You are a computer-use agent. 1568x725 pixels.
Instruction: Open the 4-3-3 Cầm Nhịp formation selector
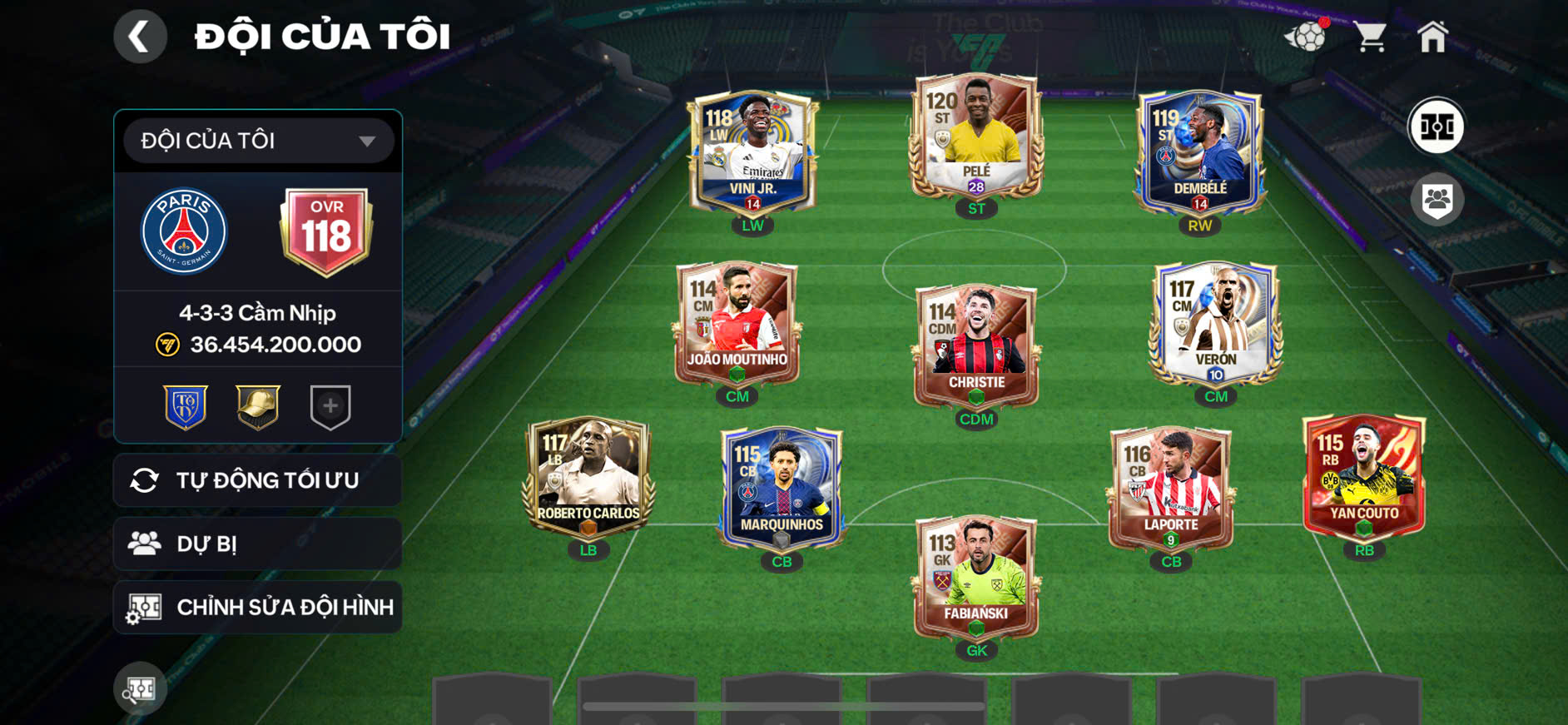tap(257, 313)
